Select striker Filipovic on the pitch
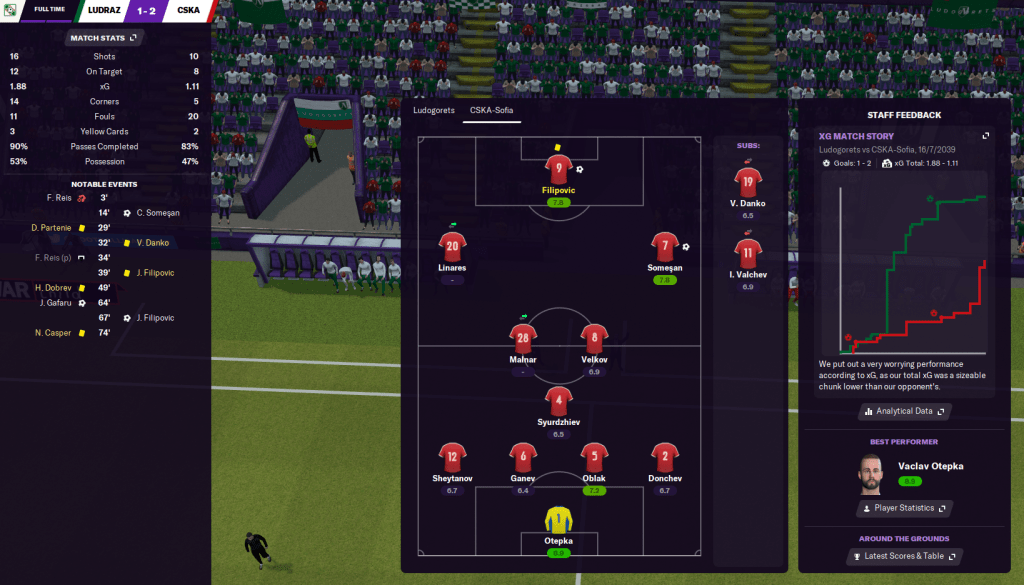This screenshot has height=585, width=1024. [x=560, y=168]
